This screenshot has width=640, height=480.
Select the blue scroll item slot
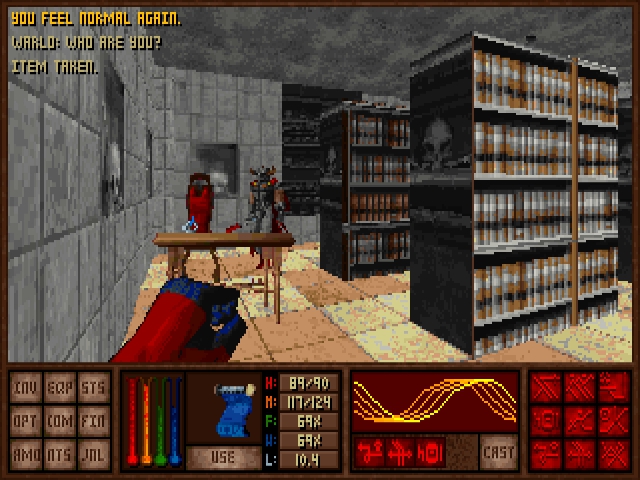pos(223,409)
